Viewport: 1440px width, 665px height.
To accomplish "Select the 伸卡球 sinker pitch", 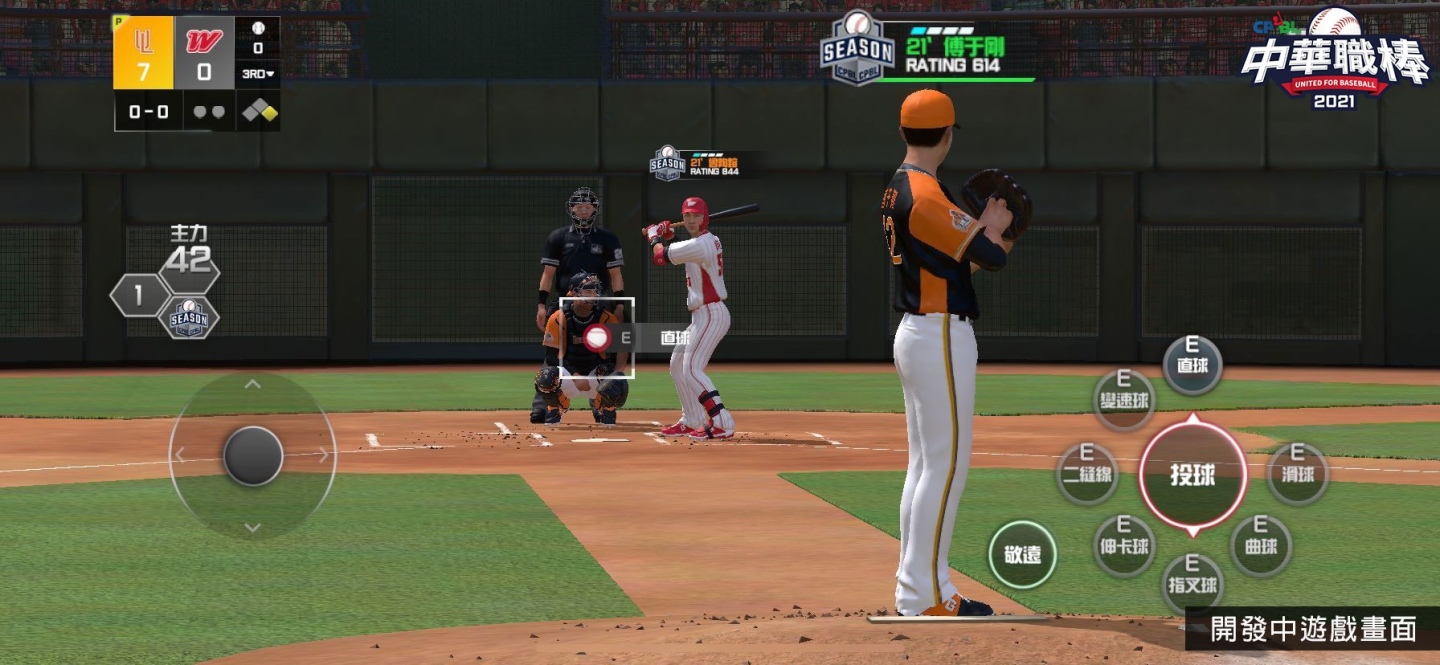I will point(1124,546).
